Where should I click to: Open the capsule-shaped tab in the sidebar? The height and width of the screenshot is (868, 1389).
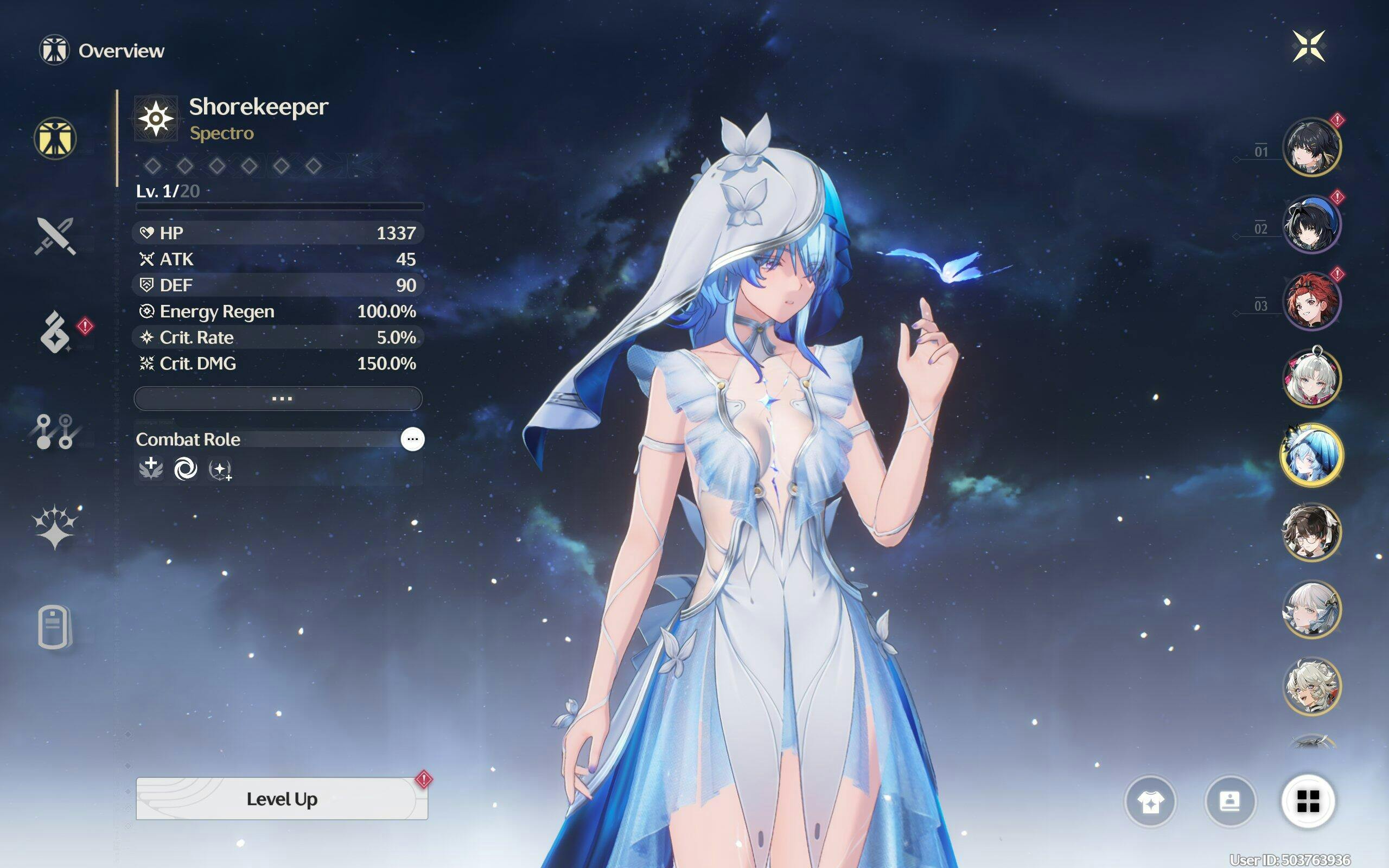click(54, 626)
